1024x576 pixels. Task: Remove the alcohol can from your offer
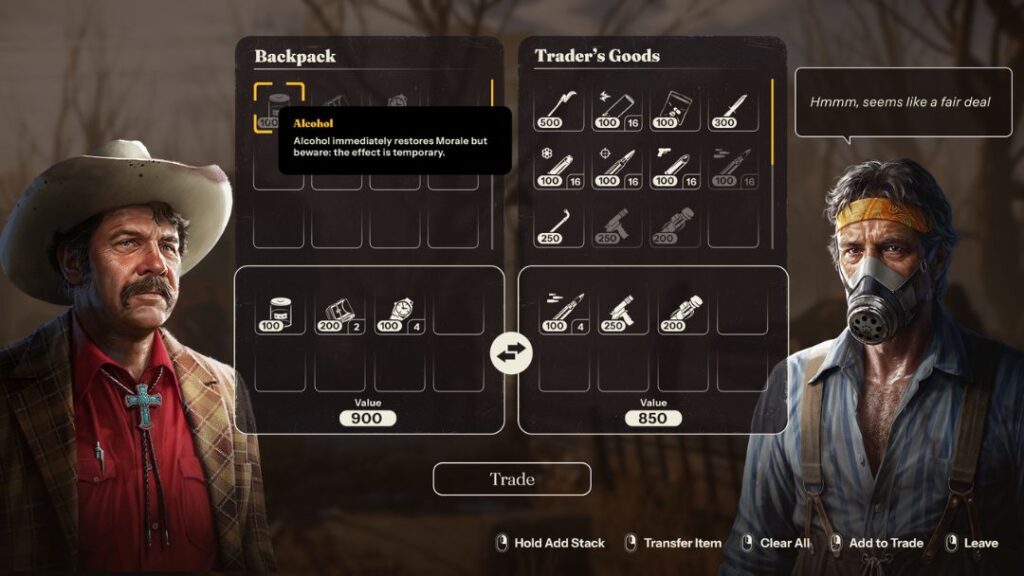279,312
